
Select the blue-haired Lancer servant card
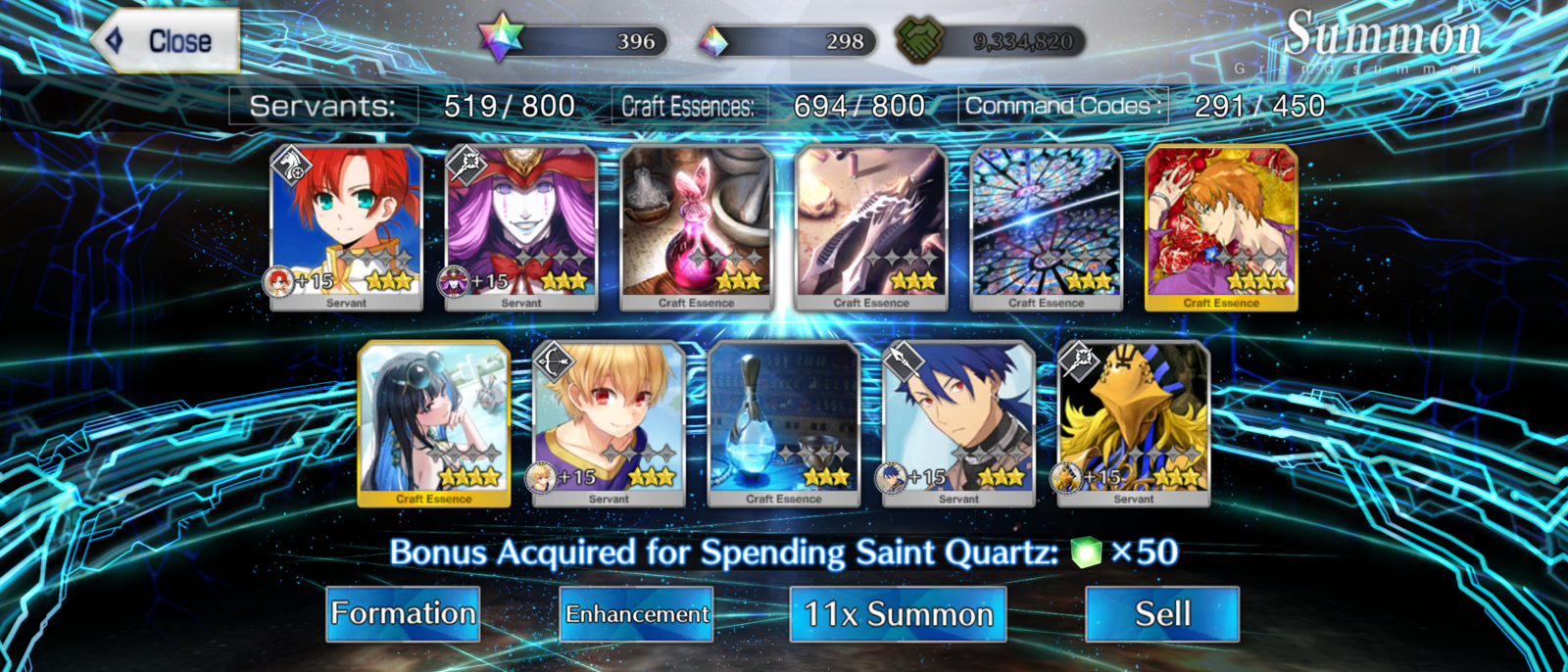(x=958, y=423)
